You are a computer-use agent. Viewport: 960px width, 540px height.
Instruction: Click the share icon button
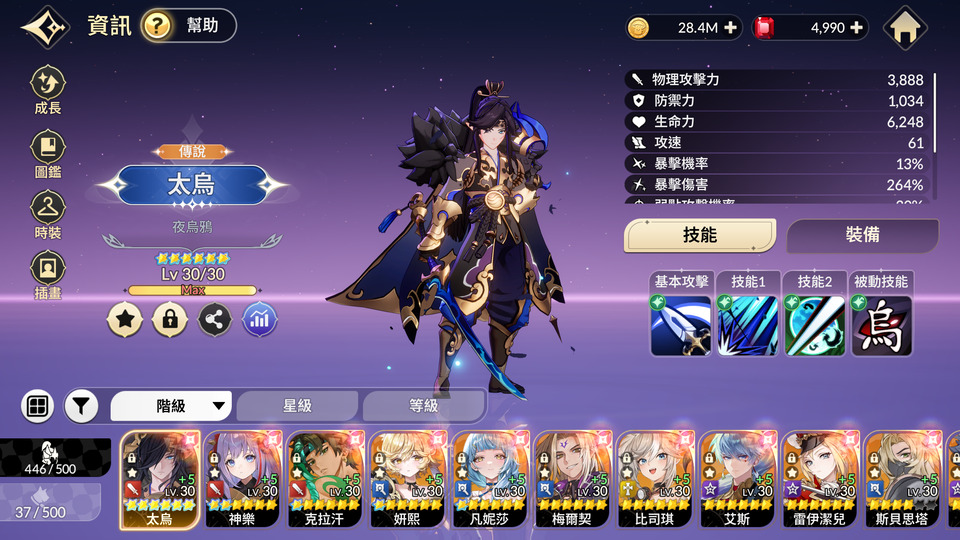coord(215,319)
